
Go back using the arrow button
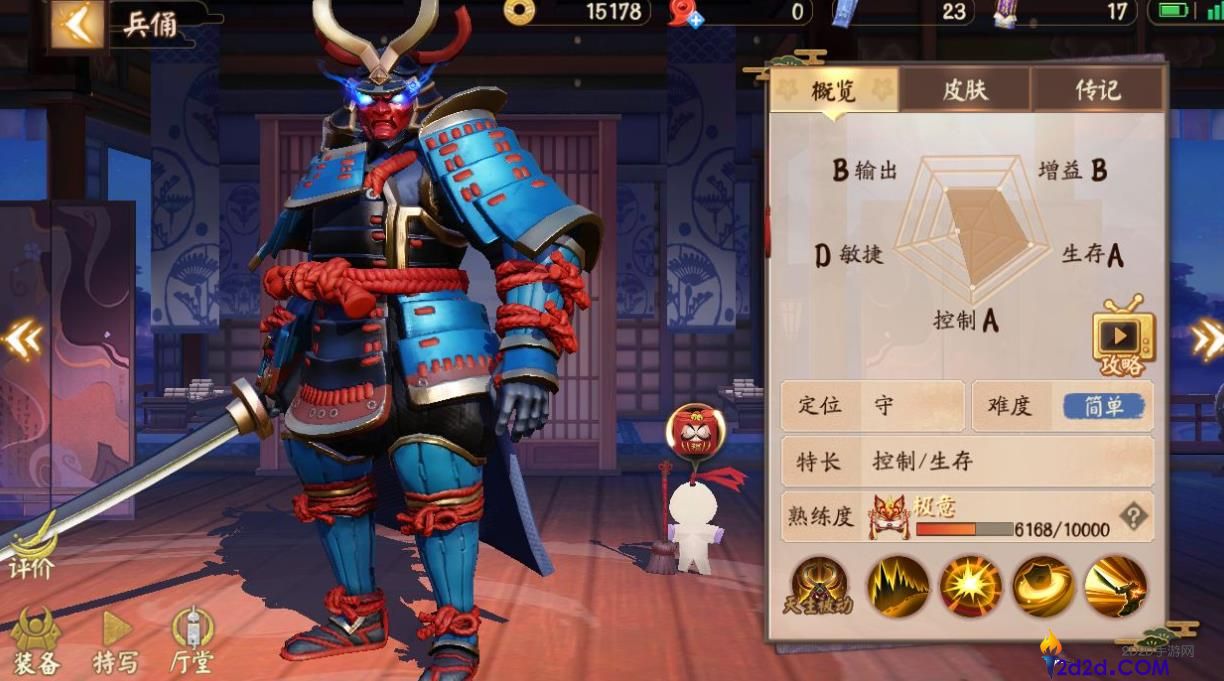coord(78,24)
